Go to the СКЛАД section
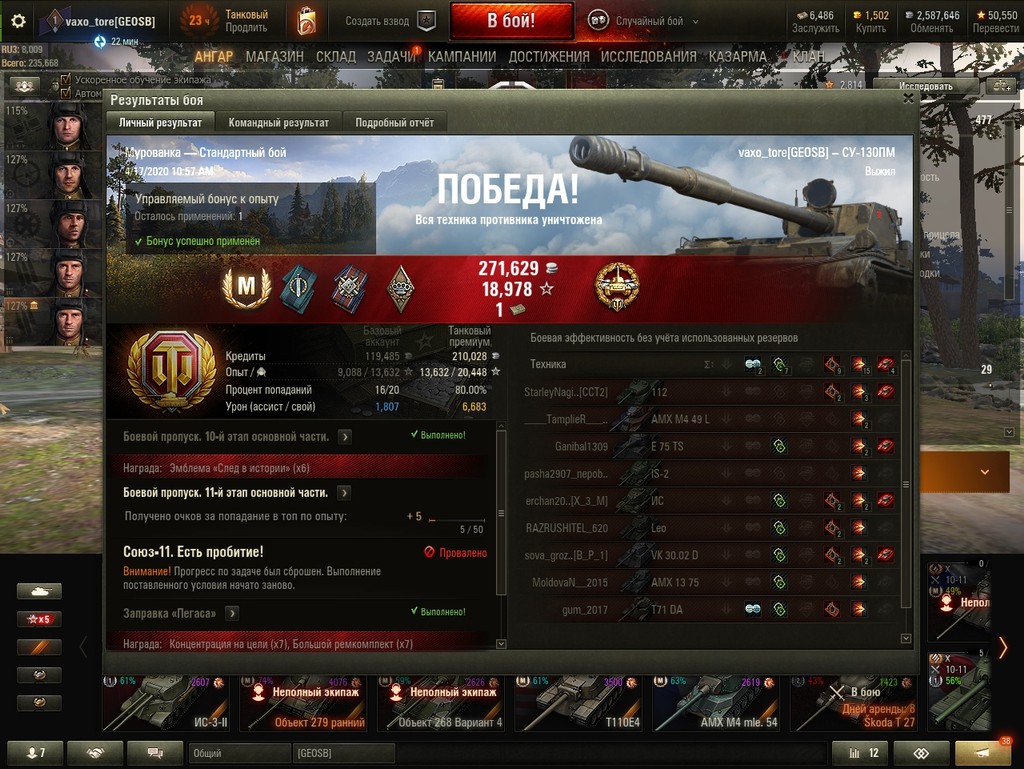 point(335,57)
